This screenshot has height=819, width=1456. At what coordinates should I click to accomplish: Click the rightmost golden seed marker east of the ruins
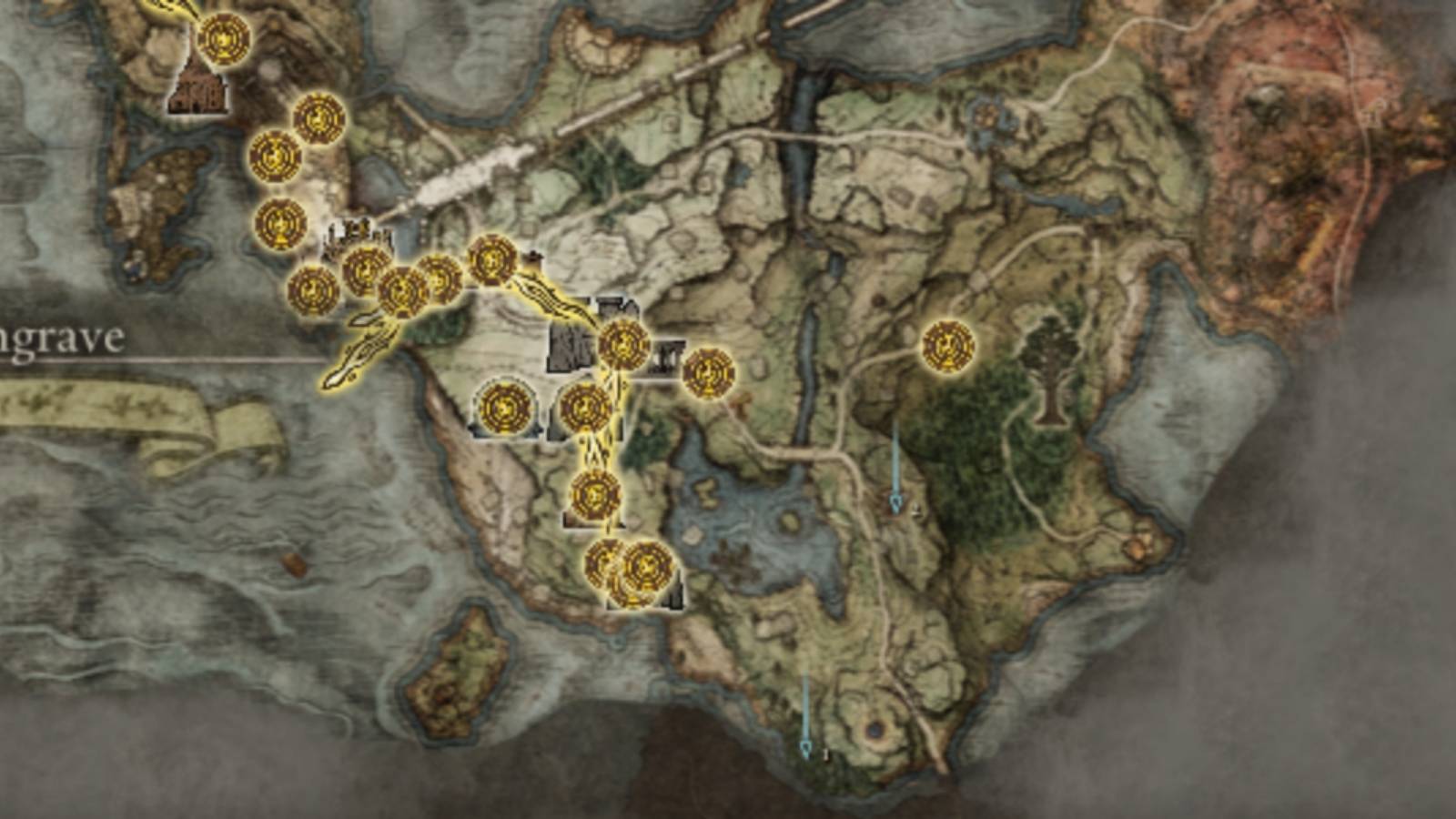[707, 373]
